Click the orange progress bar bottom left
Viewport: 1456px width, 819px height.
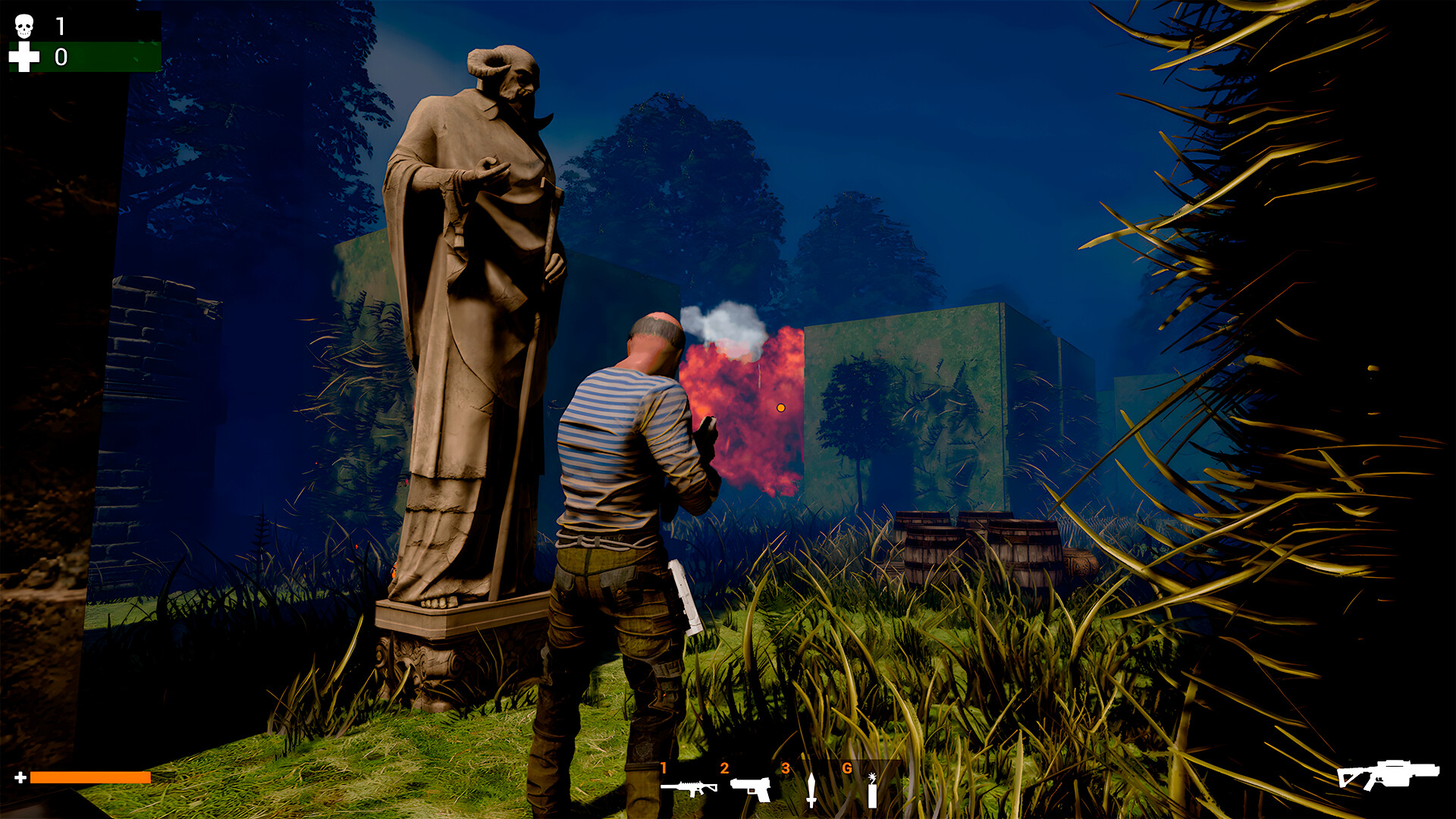point(91,777)
